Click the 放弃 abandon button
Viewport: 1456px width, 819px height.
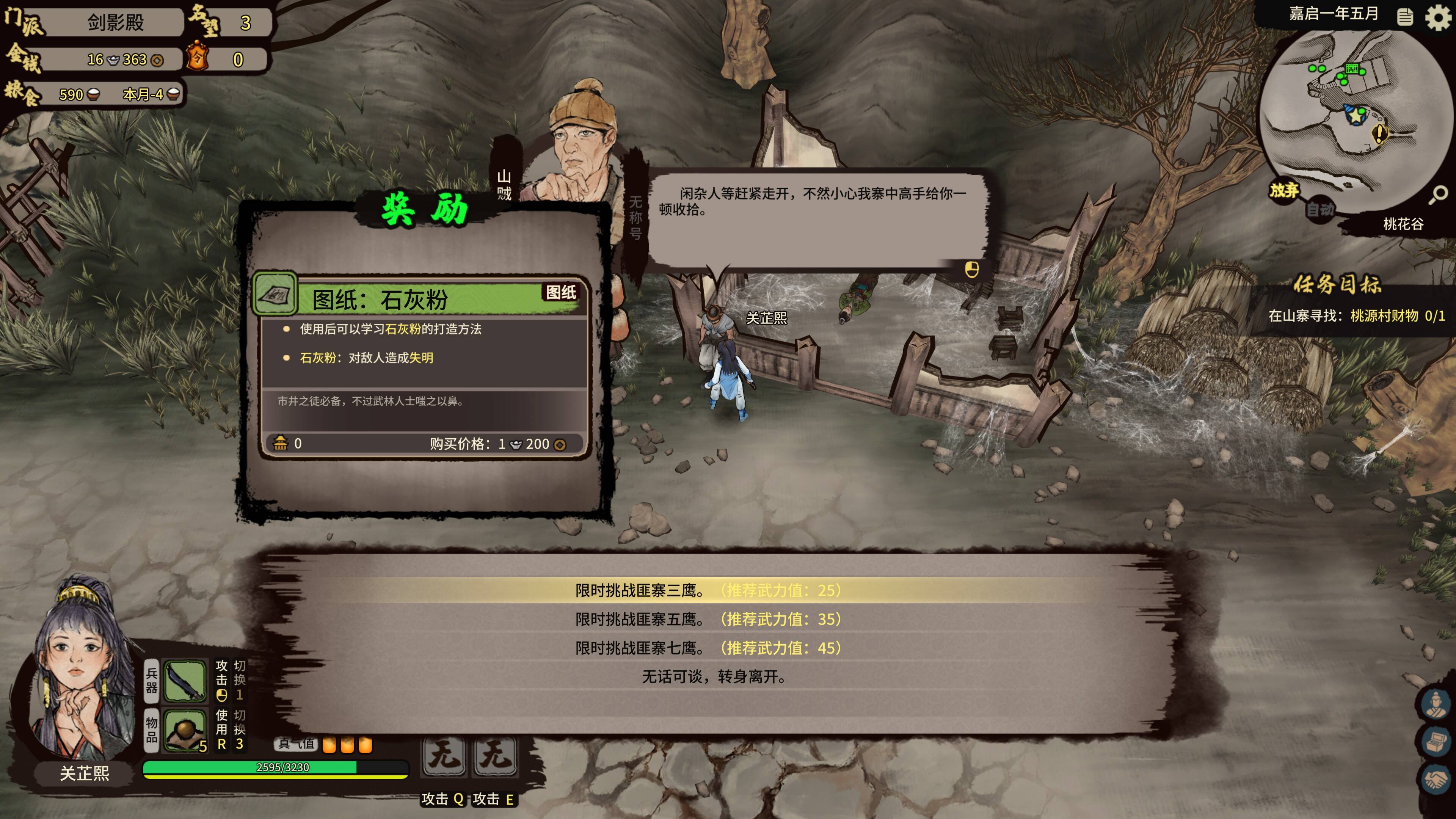[x=1284, y=190]
